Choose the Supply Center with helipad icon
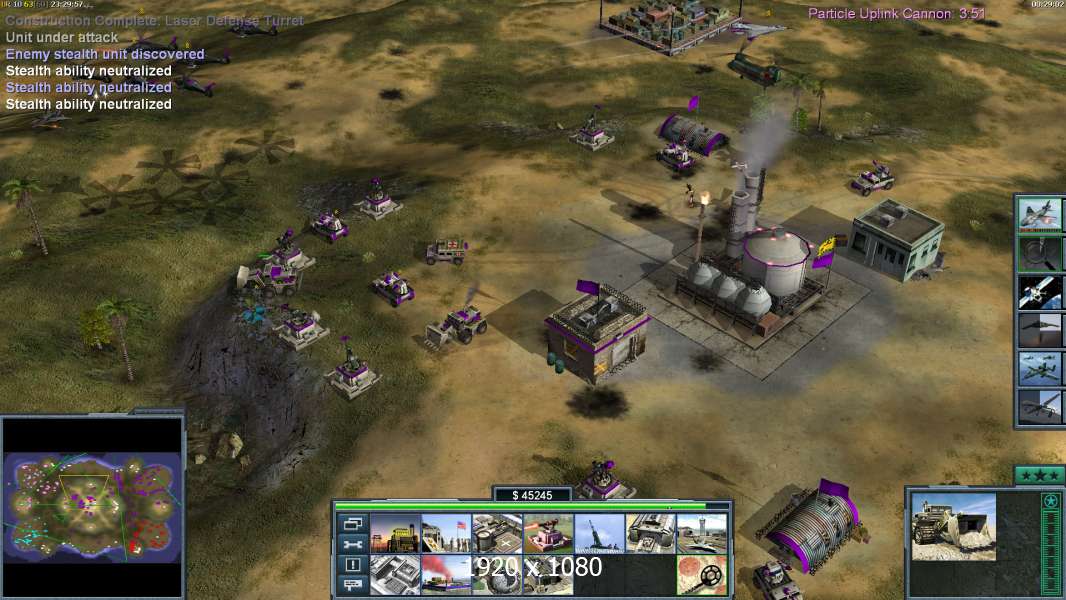This screenshot has width=1066, height=600. (496, 534)
